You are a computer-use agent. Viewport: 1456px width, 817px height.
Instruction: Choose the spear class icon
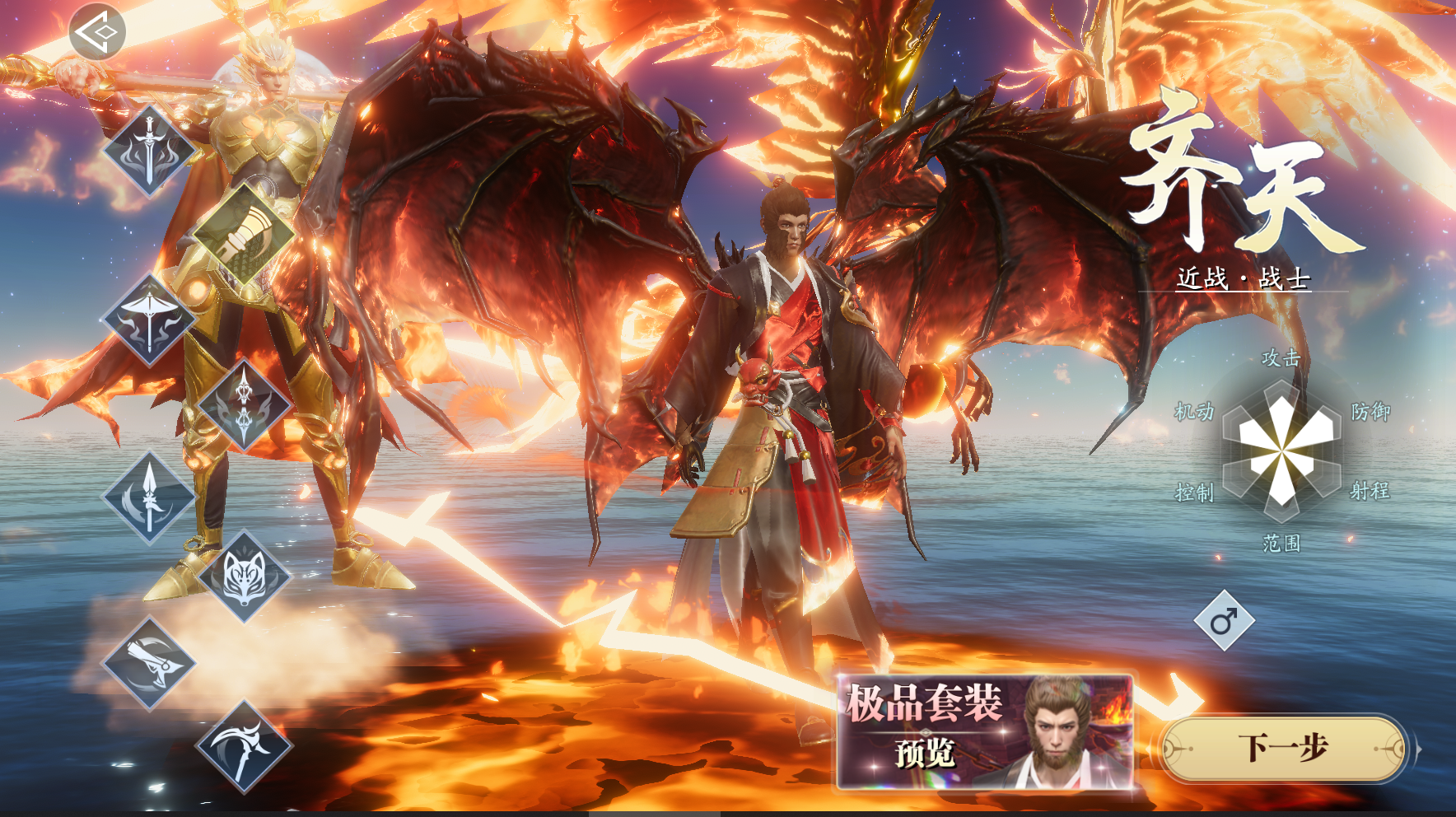pyautogui.click(x=149, y=497)
